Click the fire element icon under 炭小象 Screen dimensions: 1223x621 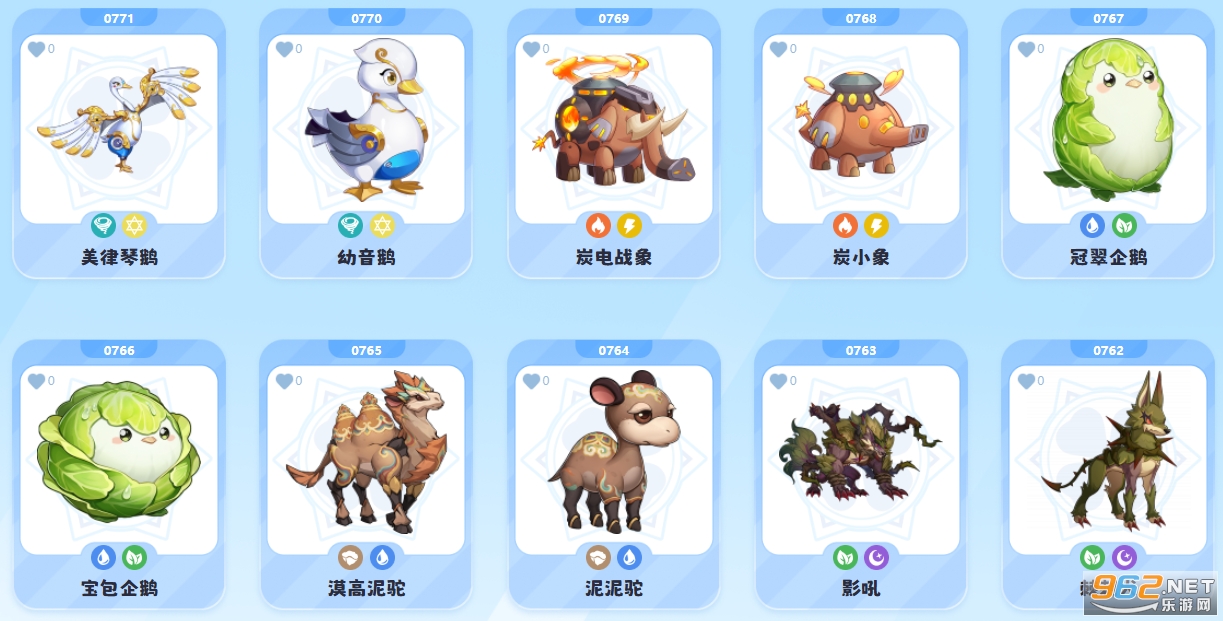pos(846,226)
